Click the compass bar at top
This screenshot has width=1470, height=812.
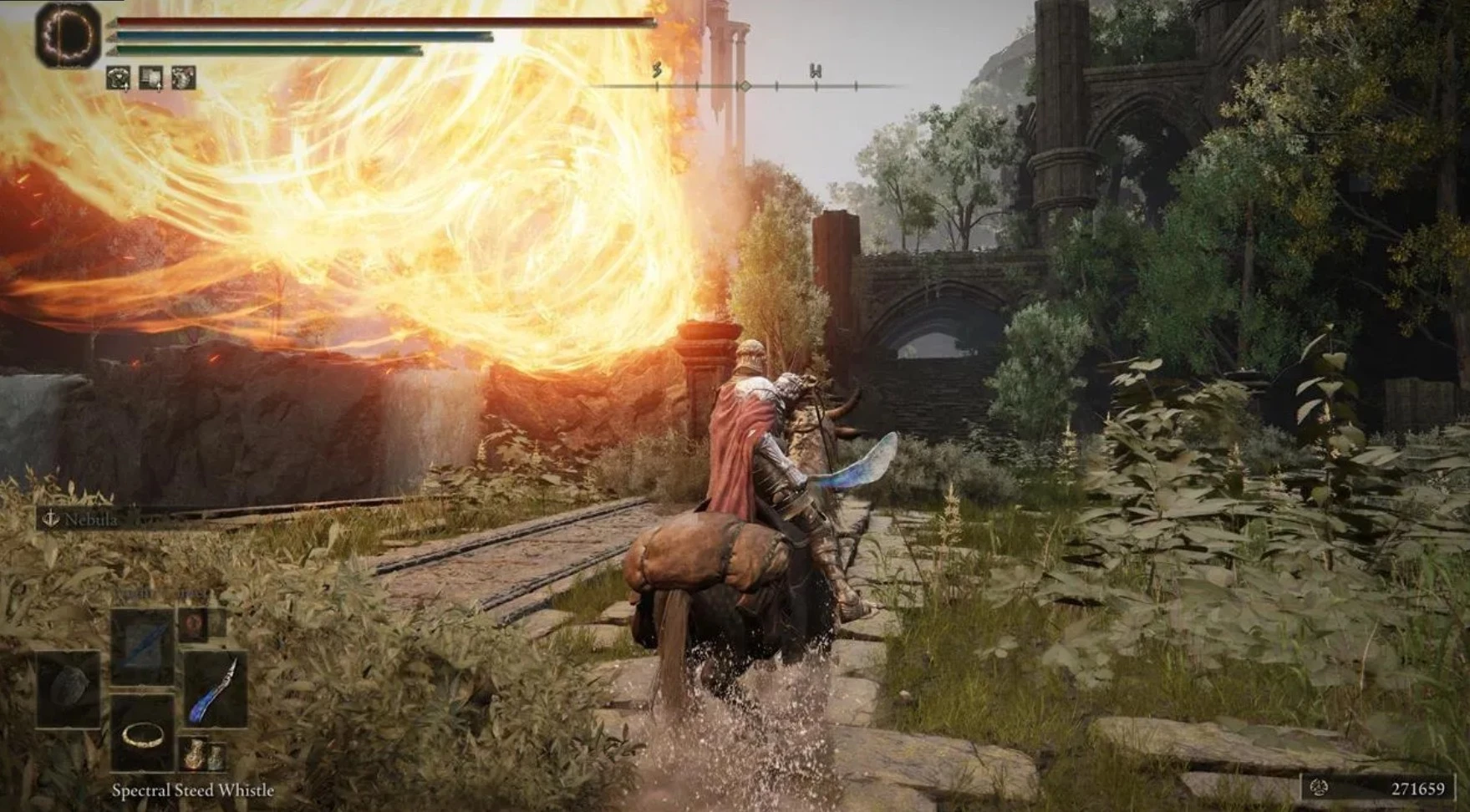(x=745, y=85)
